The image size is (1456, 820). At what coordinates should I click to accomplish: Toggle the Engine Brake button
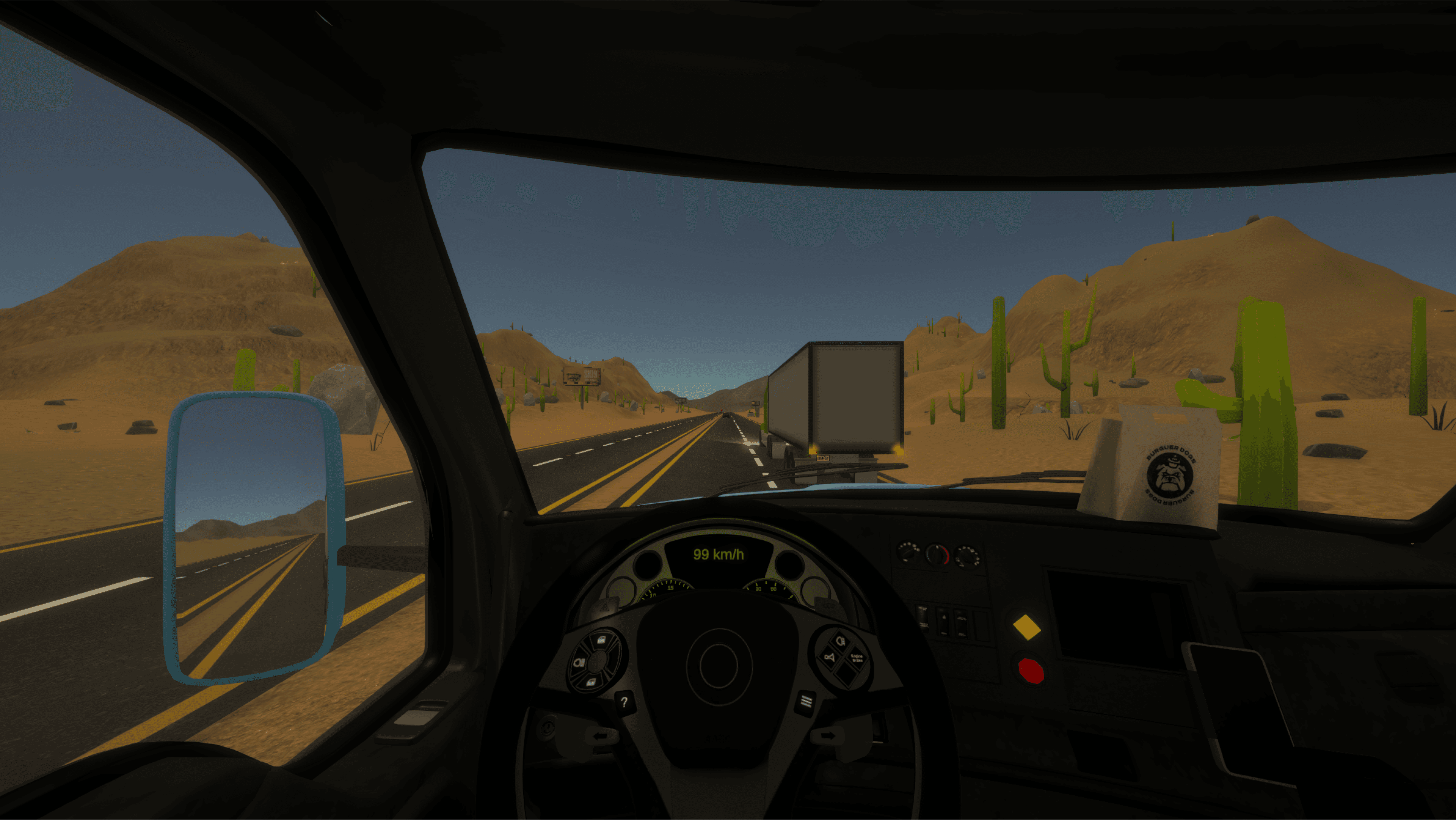pos(857,658)
